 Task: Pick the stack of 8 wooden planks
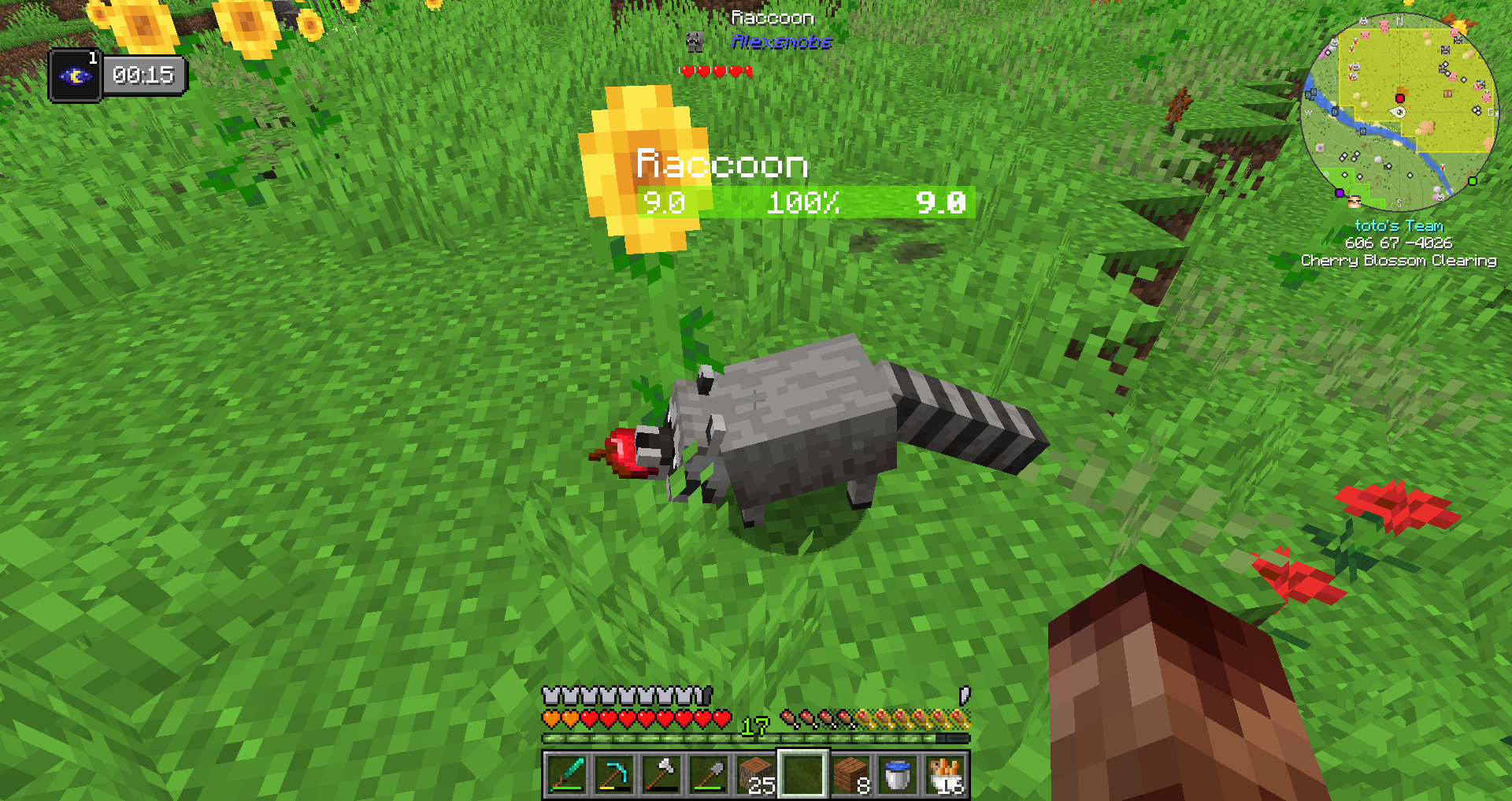click(850, 774)
